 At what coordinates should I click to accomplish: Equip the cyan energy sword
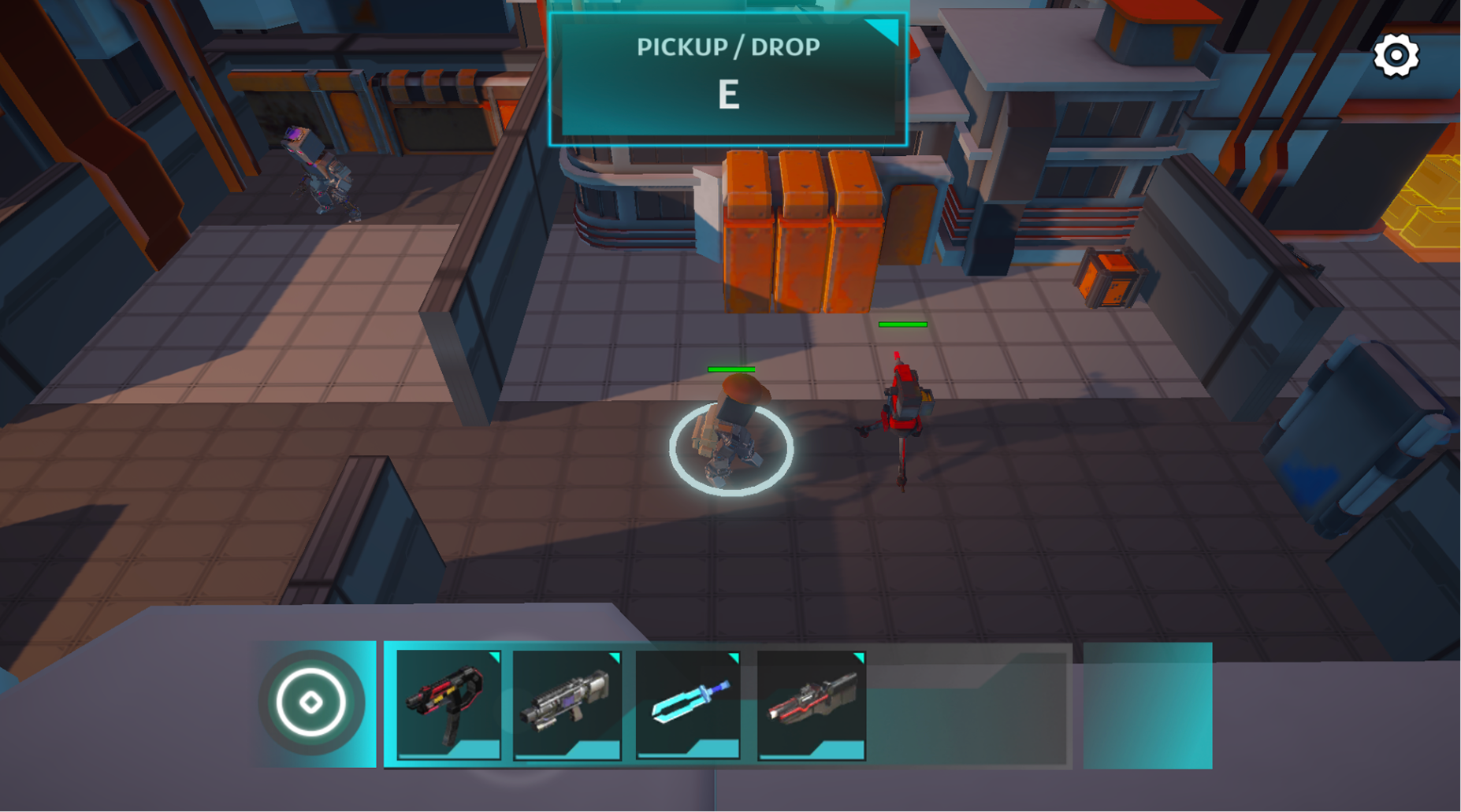click(688, 704)
